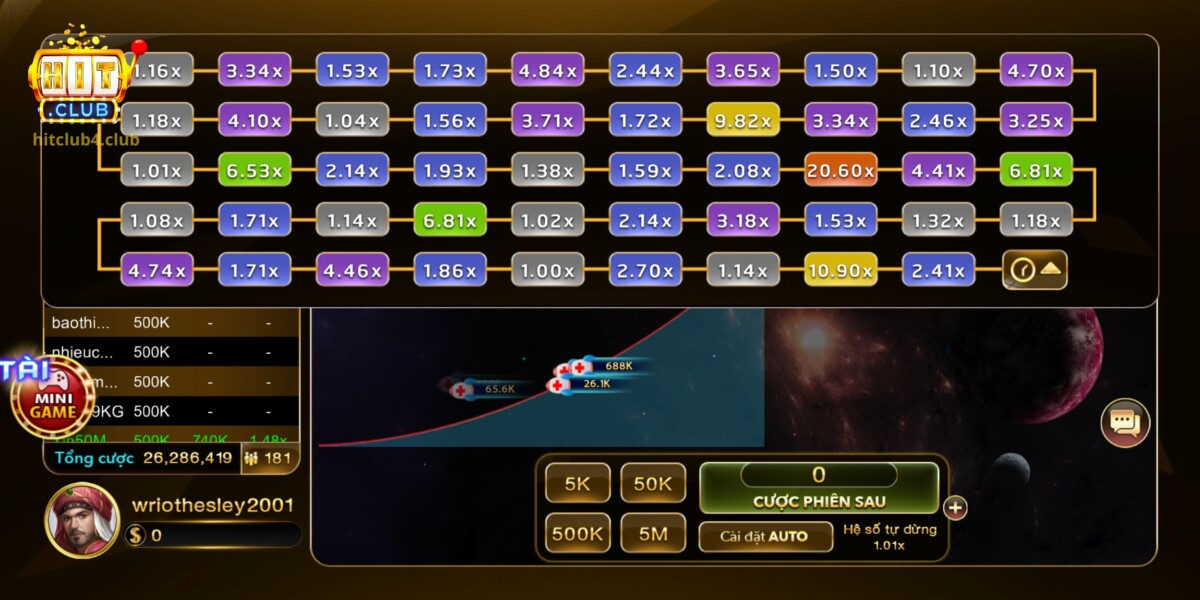Select the 5M bet chip

point(653,534)
